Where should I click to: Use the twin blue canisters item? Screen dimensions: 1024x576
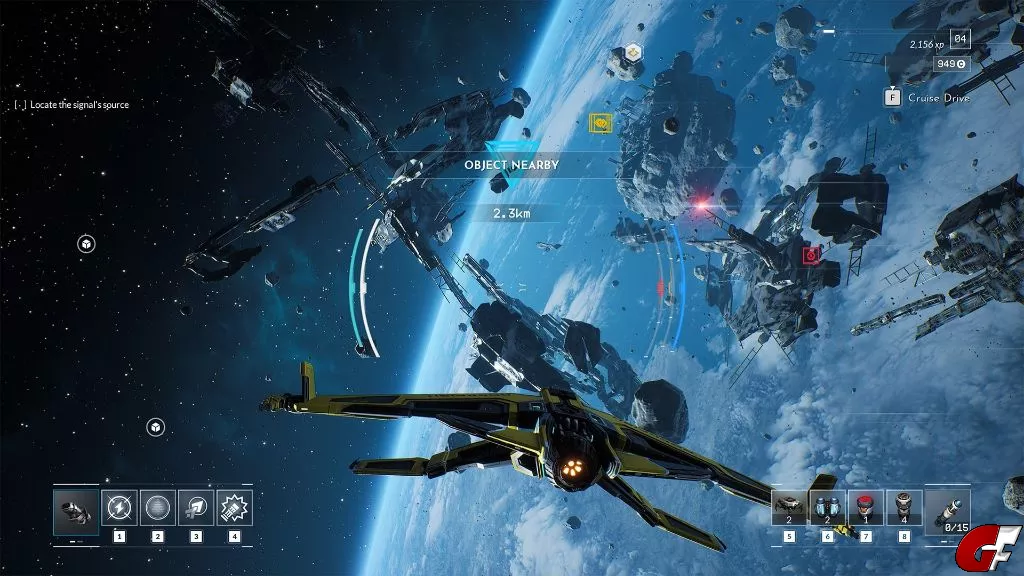(827, 508)
